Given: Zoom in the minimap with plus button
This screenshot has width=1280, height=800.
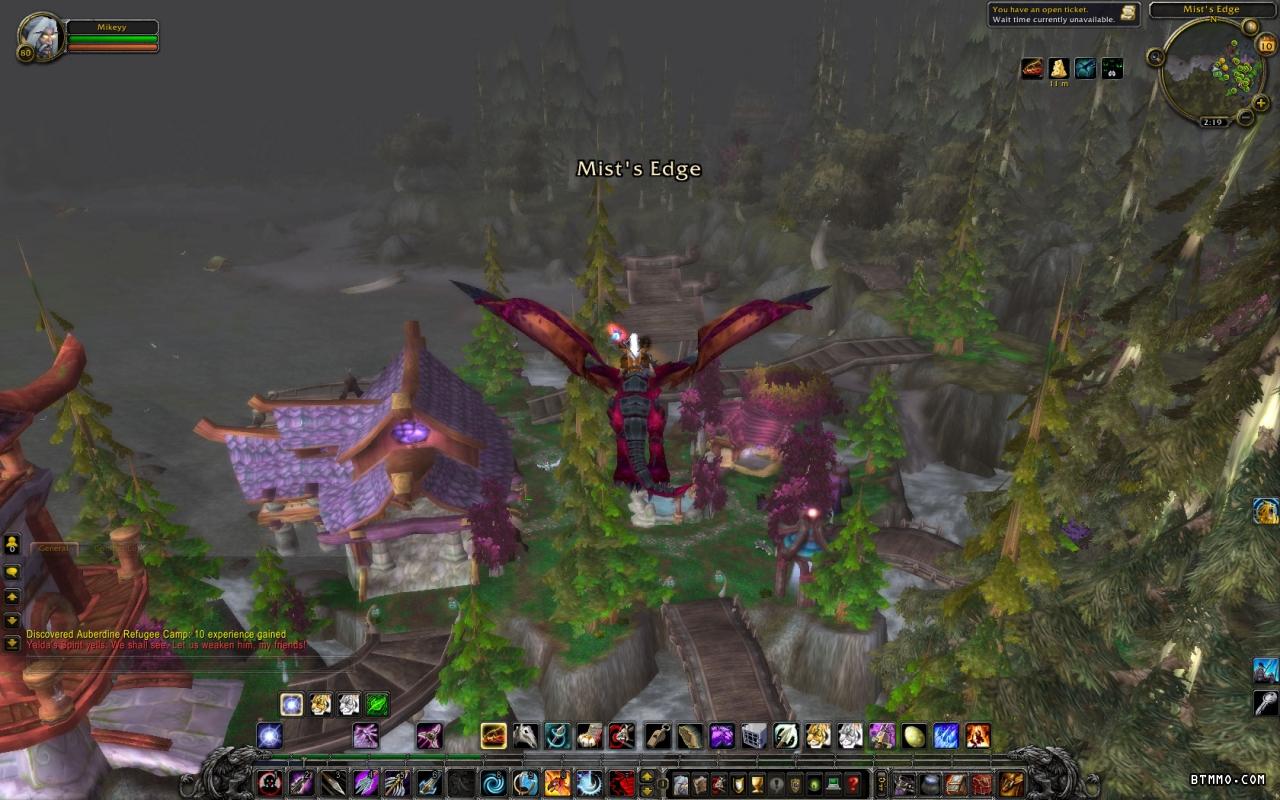Looking at the screenshot, I should [1260, 103].
